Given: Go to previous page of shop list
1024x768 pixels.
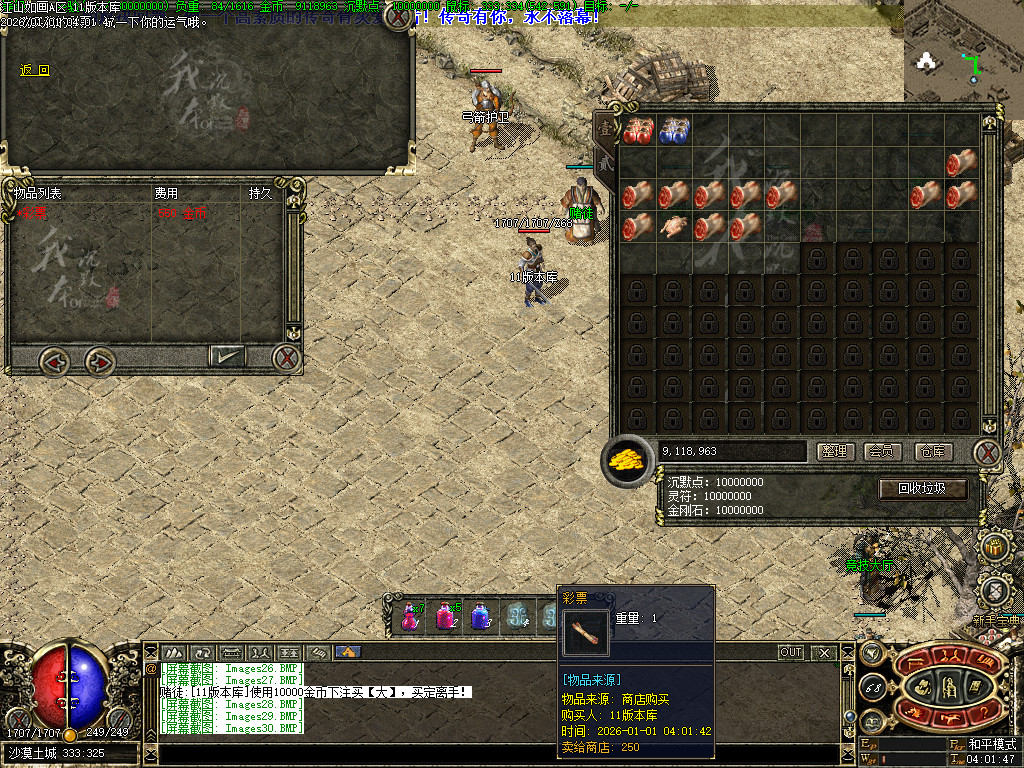Looking at the screenshot, I should 54,360.
